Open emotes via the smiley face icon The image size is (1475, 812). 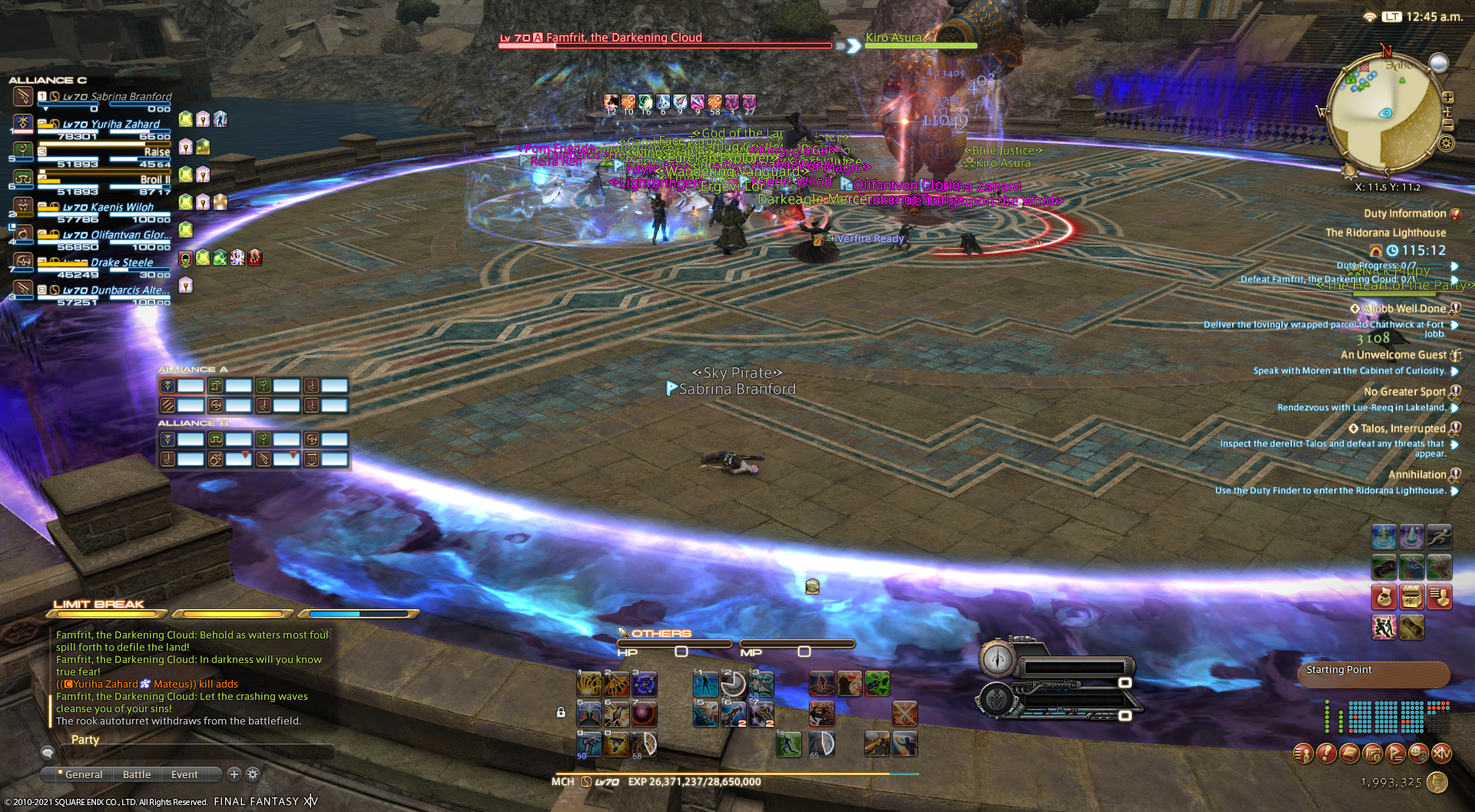click(1418, 754)
